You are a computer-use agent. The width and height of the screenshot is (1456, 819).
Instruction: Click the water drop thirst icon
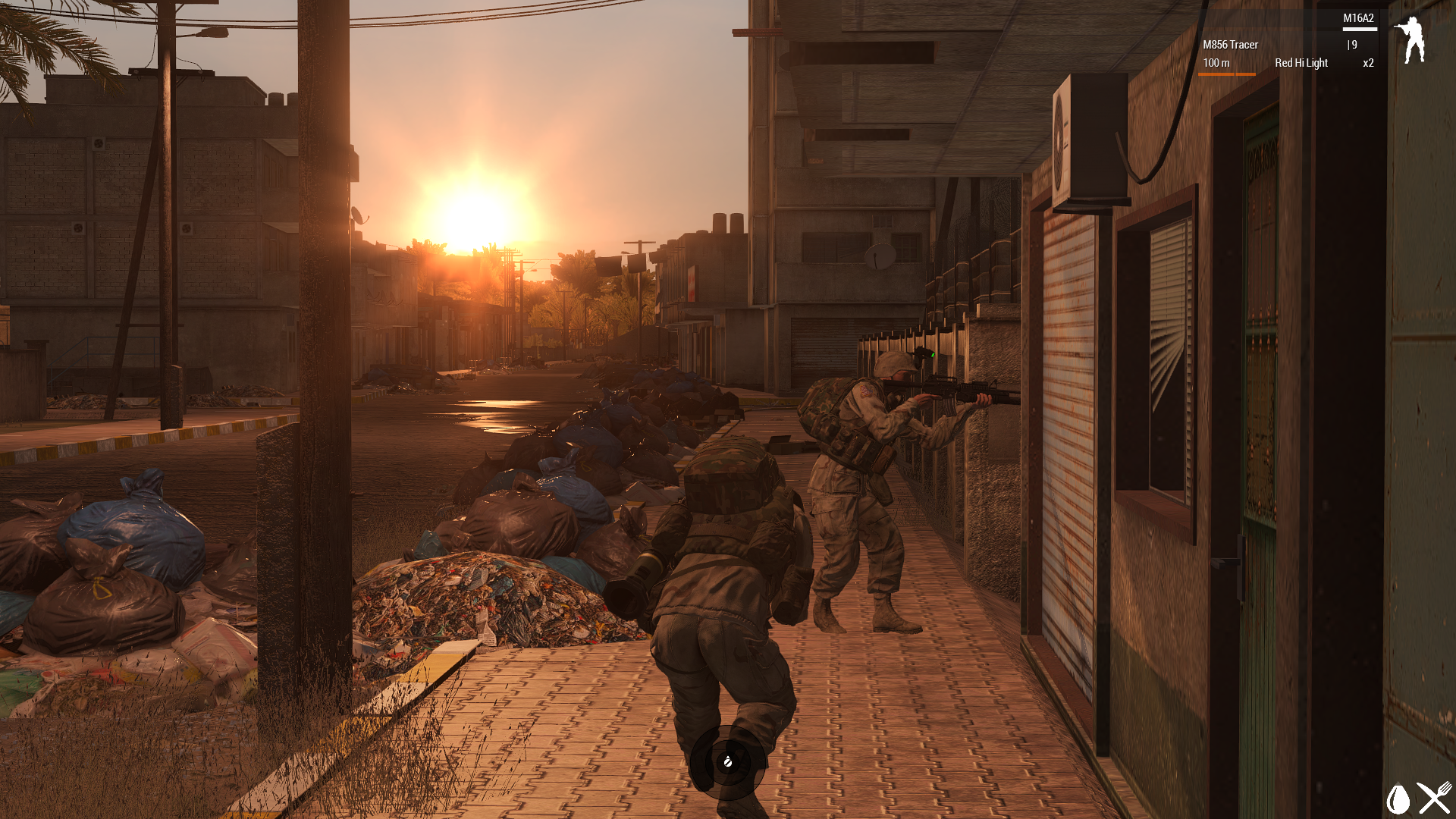coord(1398,799)
